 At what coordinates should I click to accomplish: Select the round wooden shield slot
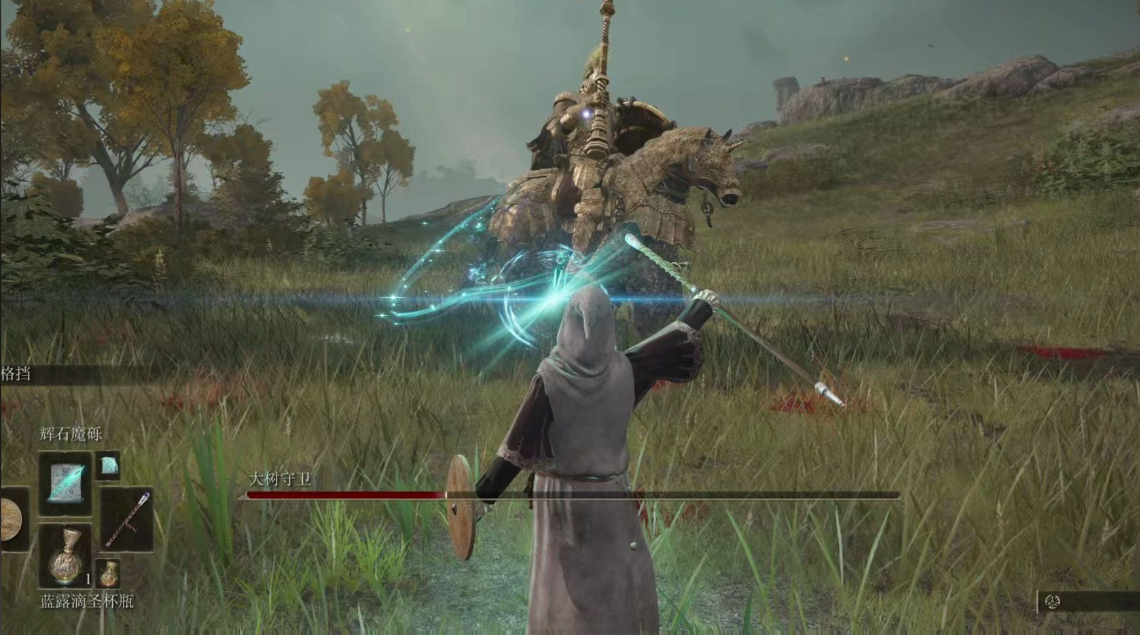coord(12,519)
